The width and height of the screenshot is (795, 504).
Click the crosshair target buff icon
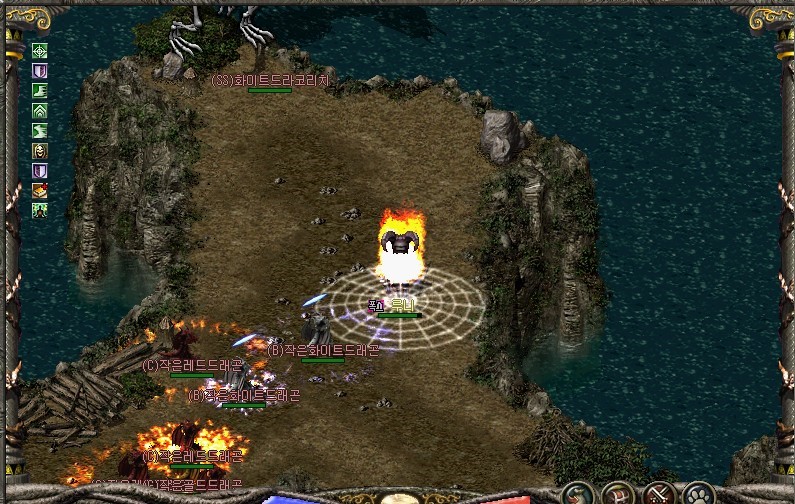(x=40, y=51)
